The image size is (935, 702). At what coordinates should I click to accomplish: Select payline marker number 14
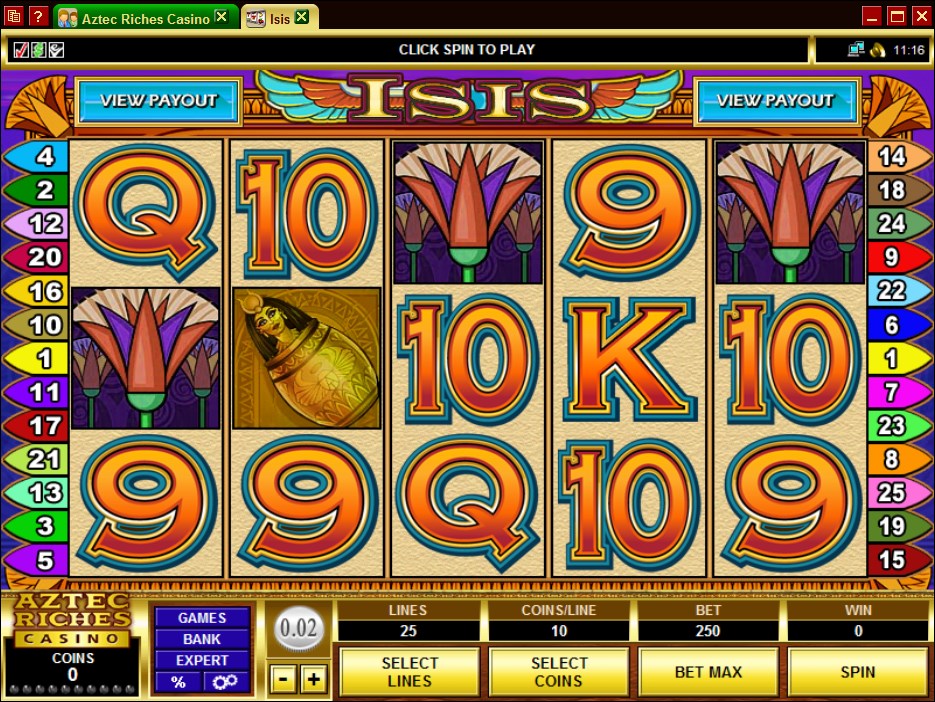894,156
